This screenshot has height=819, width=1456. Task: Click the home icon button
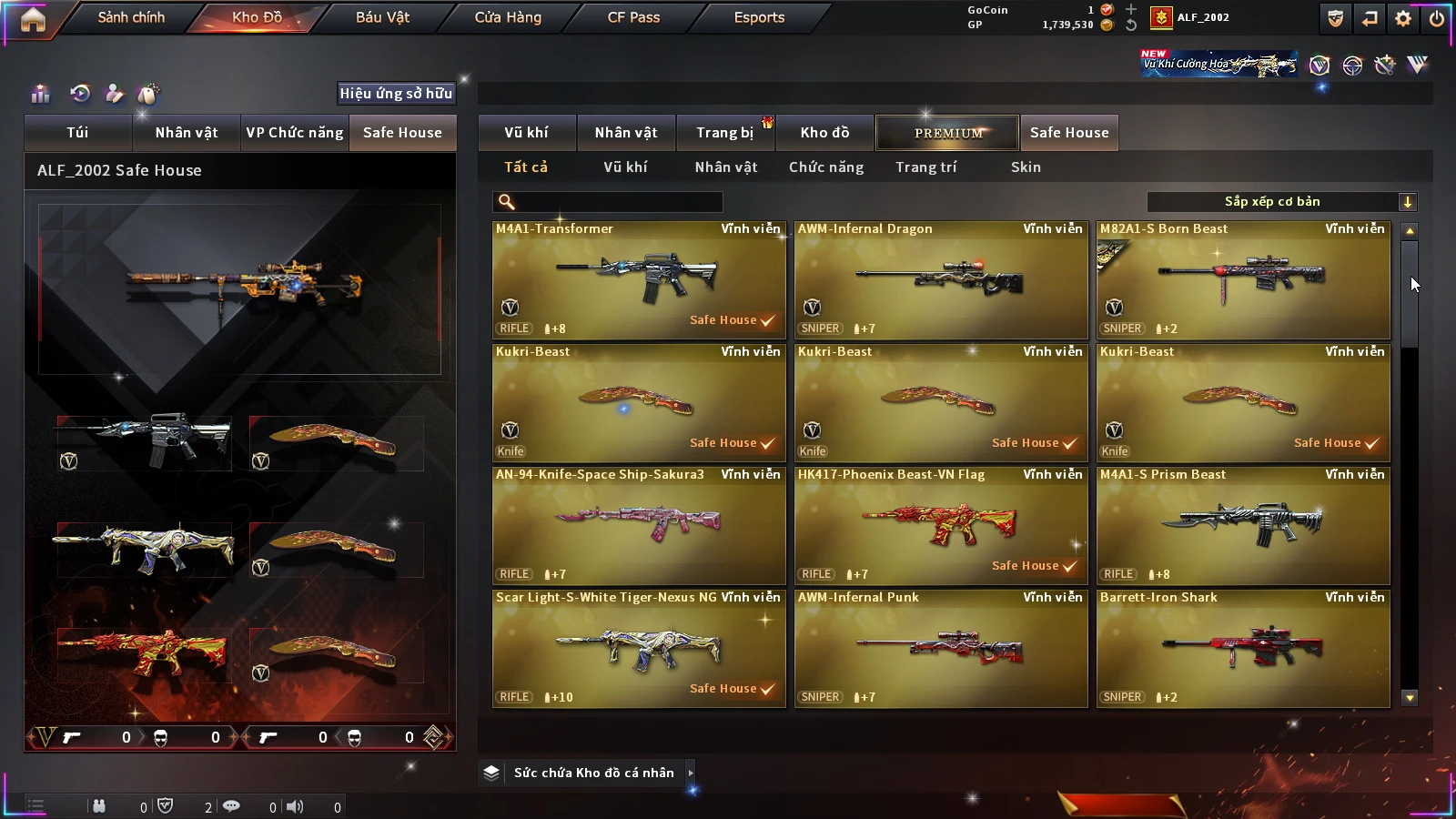(x=33, y=19)
